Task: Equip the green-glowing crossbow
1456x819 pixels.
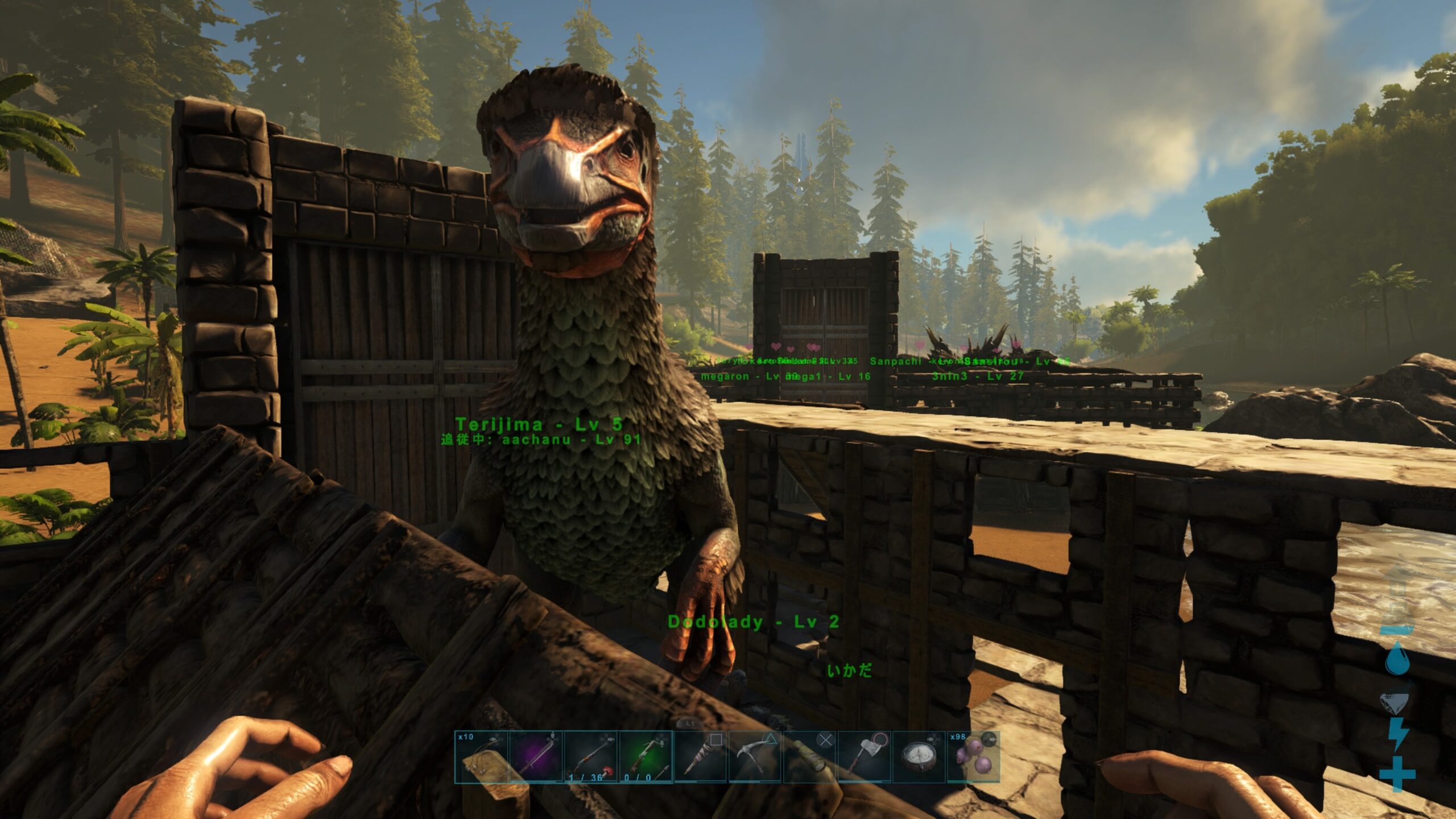Action: pos(645,757)
